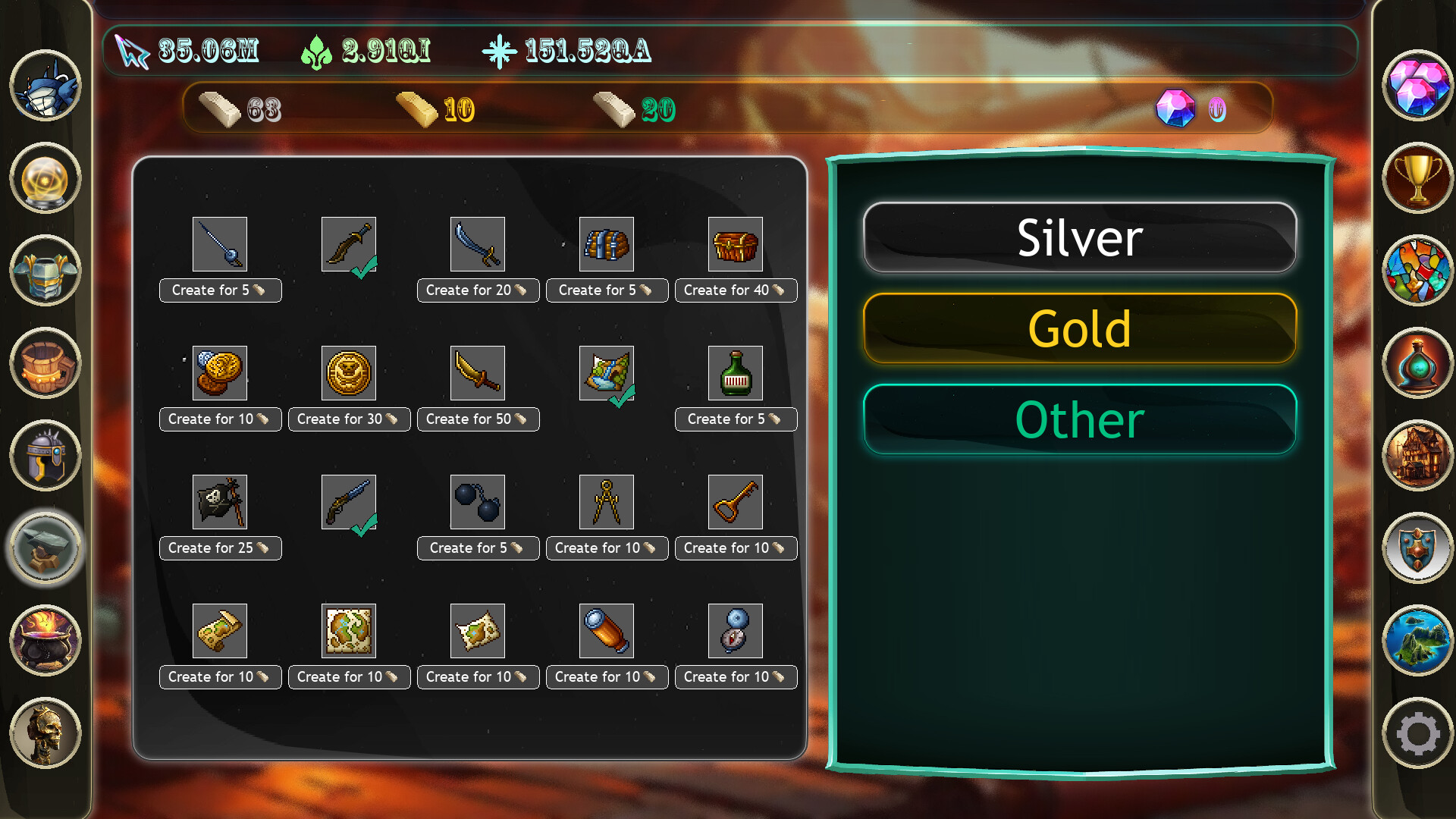Open the stained glass panel
The image size is (1456, 819).
tap(1418, 269)
